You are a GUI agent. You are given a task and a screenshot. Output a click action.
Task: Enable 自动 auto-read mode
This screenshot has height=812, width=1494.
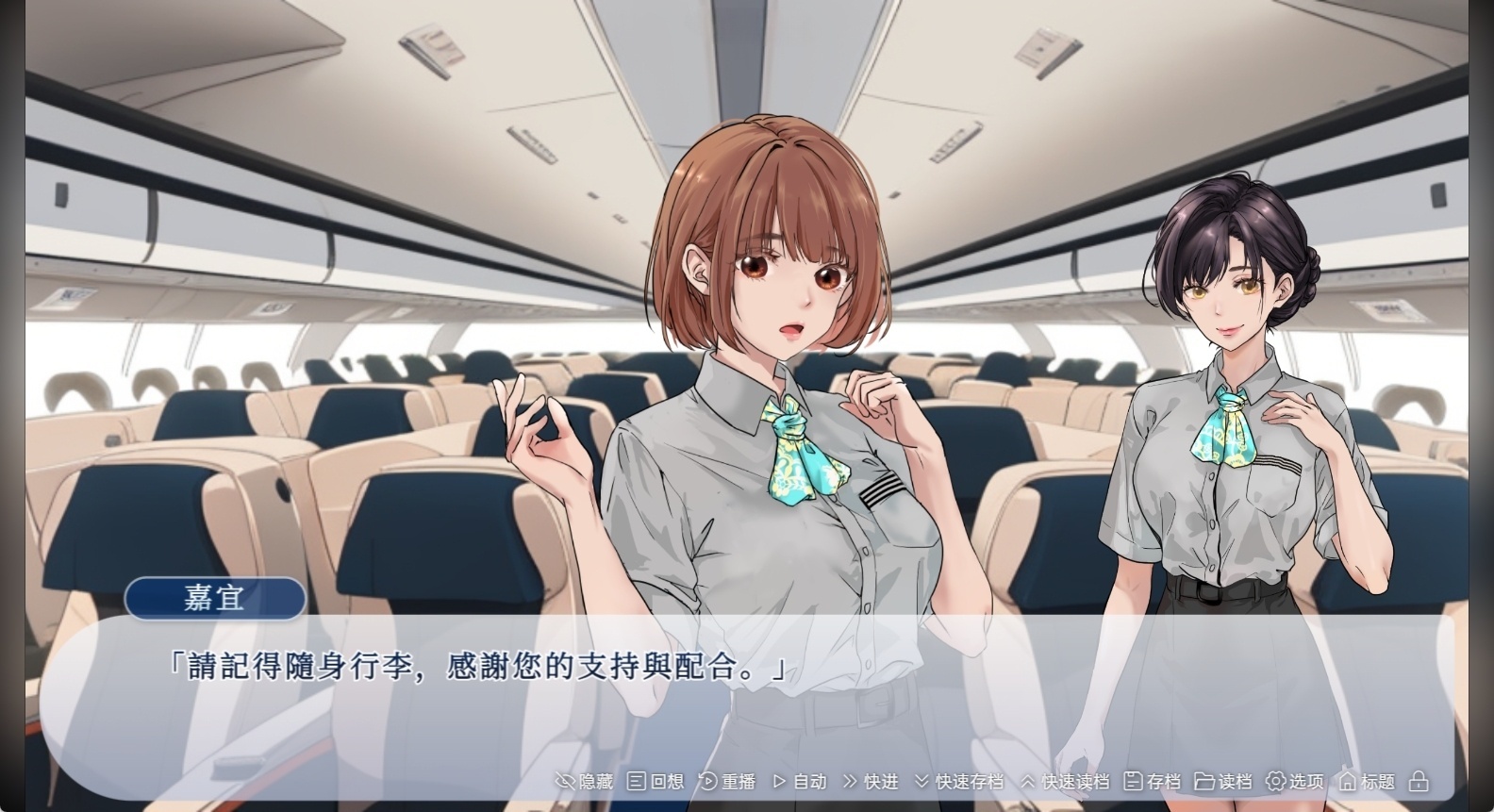tap(809, 782)
